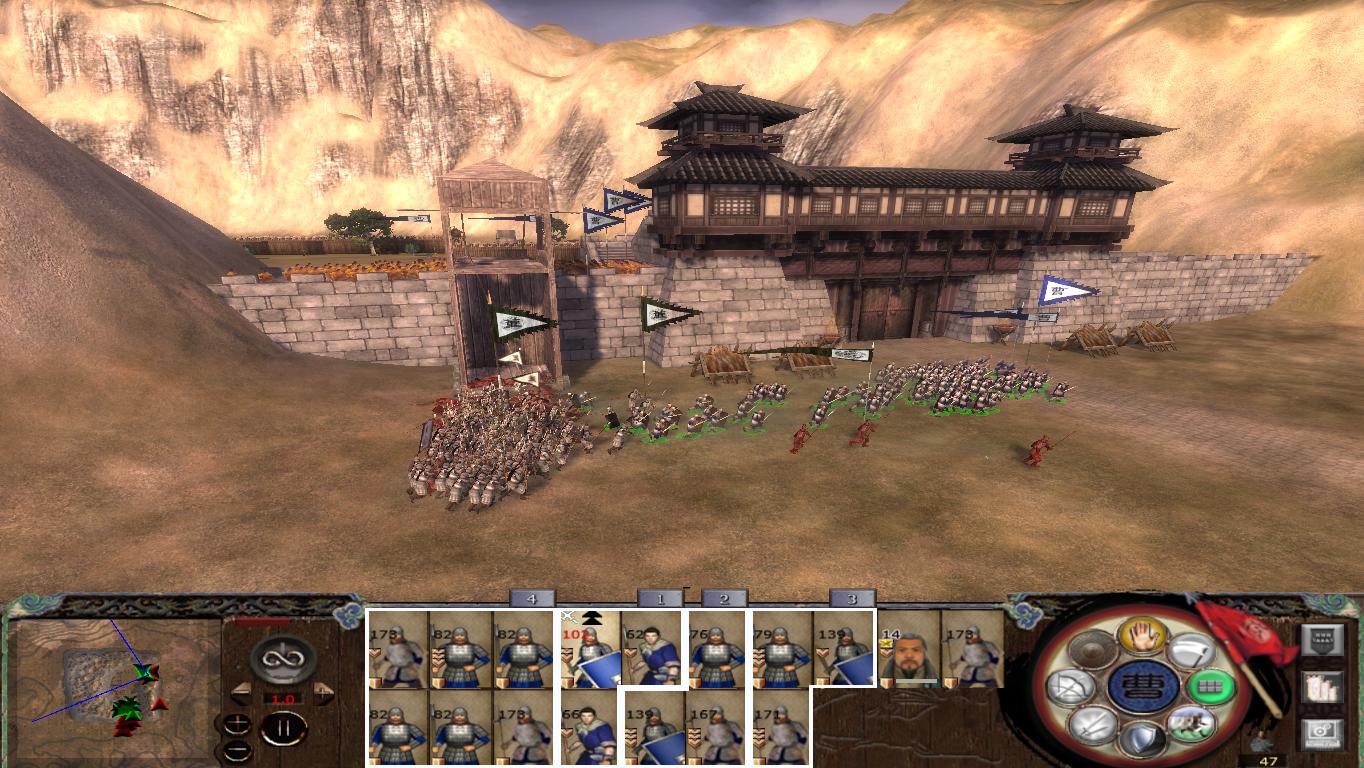Pause the battle with the pause button
The height and width of the screenshot is (768, 1364).
284,727
